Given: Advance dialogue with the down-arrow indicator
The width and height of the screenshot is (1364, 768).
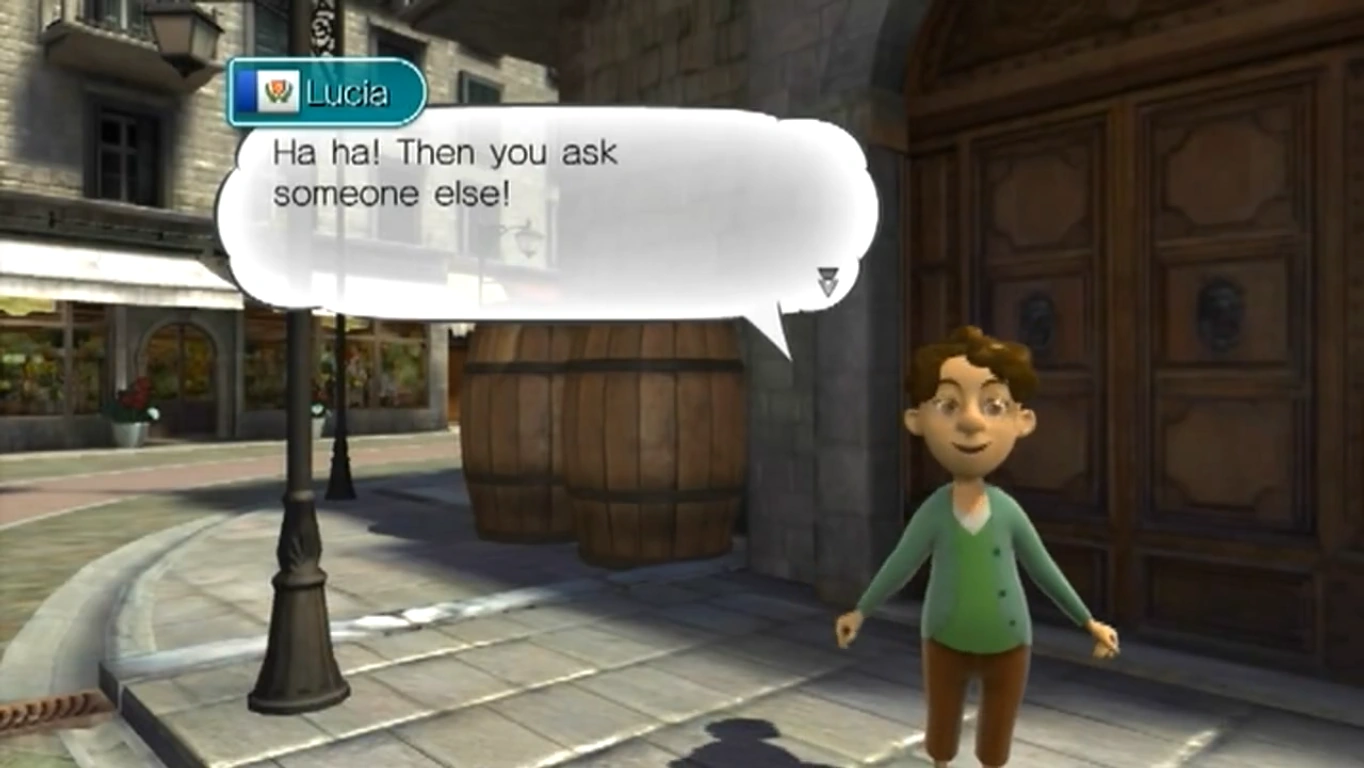Looking at the screenshot, I should 827,281.
